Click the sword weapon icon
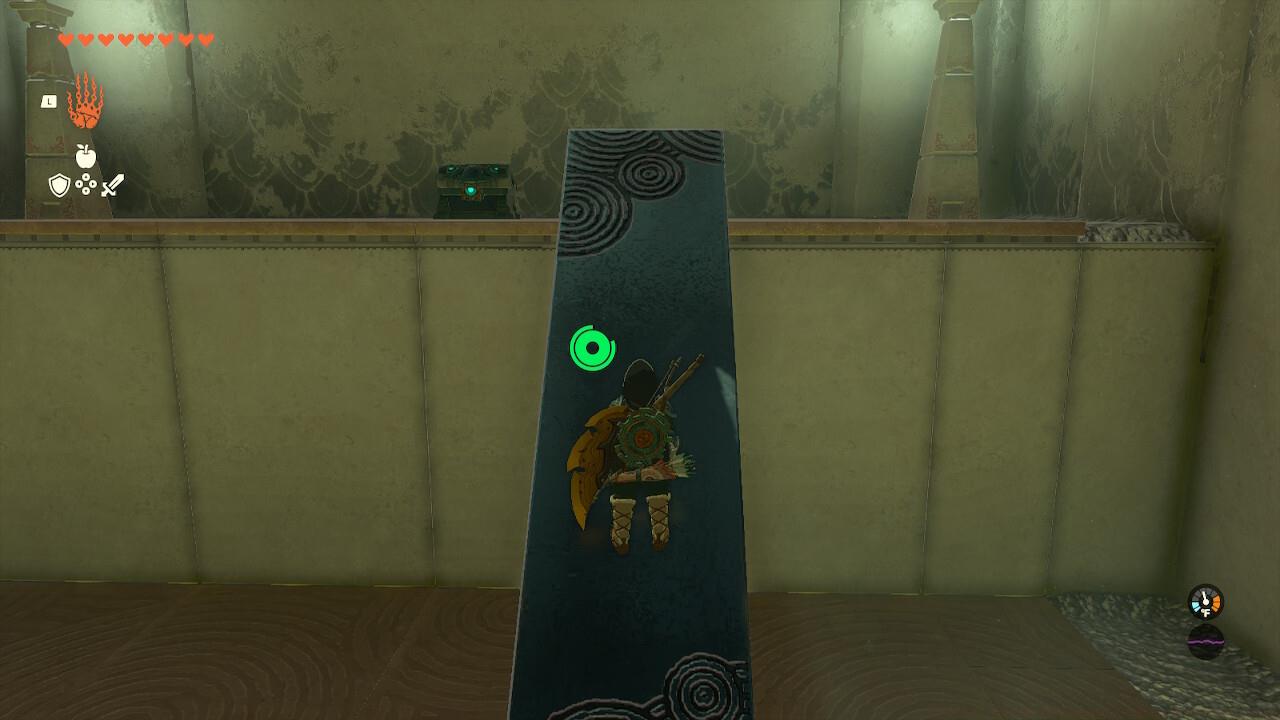This screenshot has height=720, width=1280. [x=111, y=184]
